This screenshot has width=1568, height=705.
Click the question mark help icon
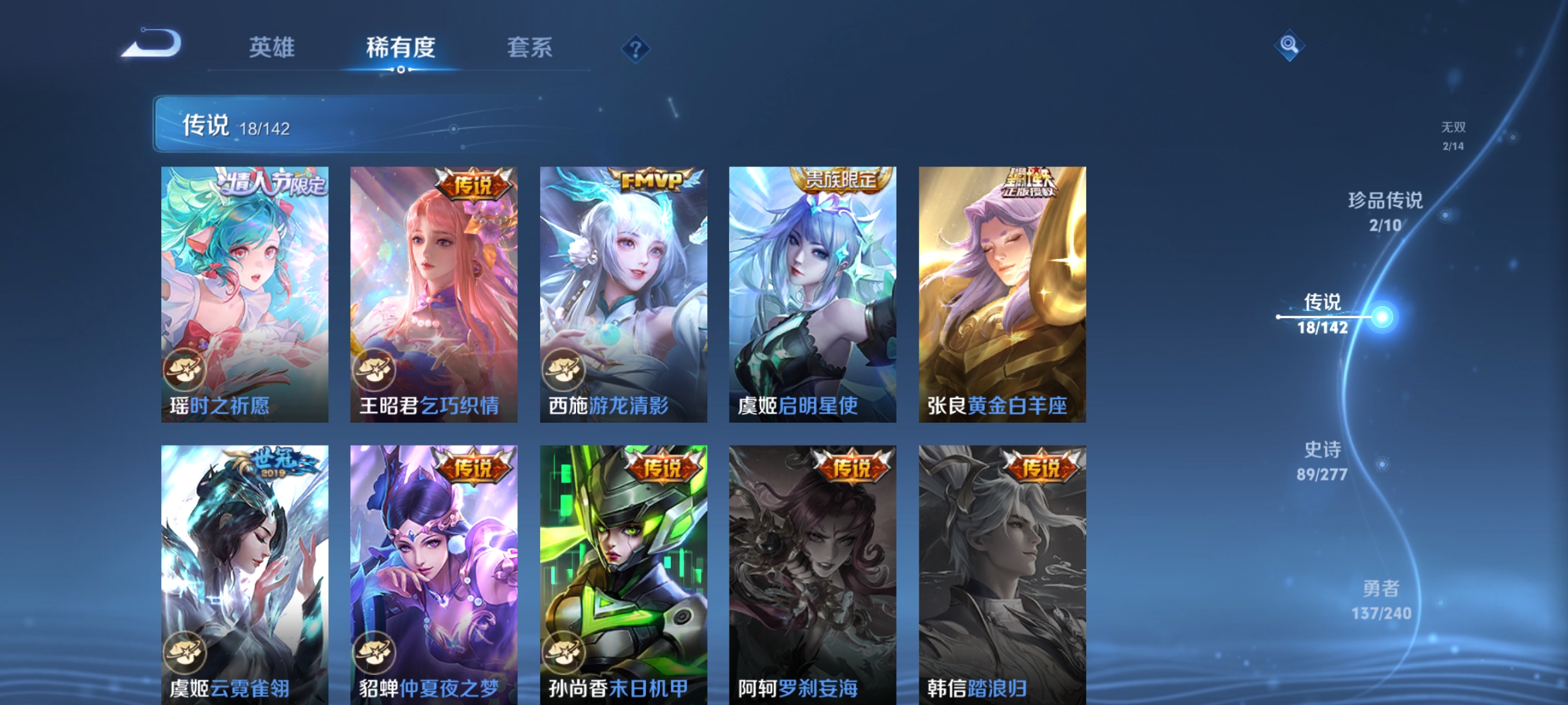click(x=636, y=48)
